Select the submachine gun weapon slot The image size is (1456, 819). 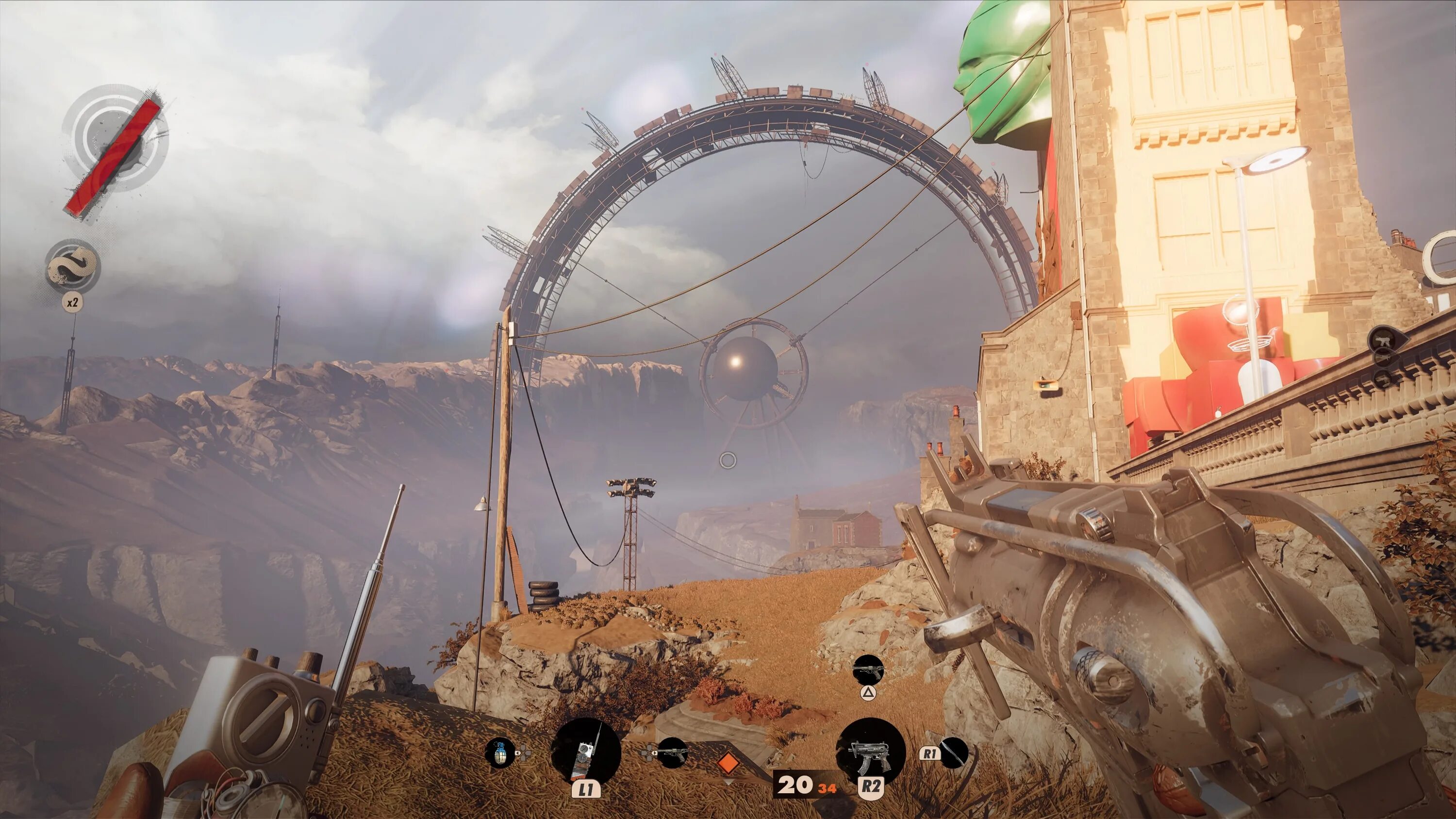[870, 753]
